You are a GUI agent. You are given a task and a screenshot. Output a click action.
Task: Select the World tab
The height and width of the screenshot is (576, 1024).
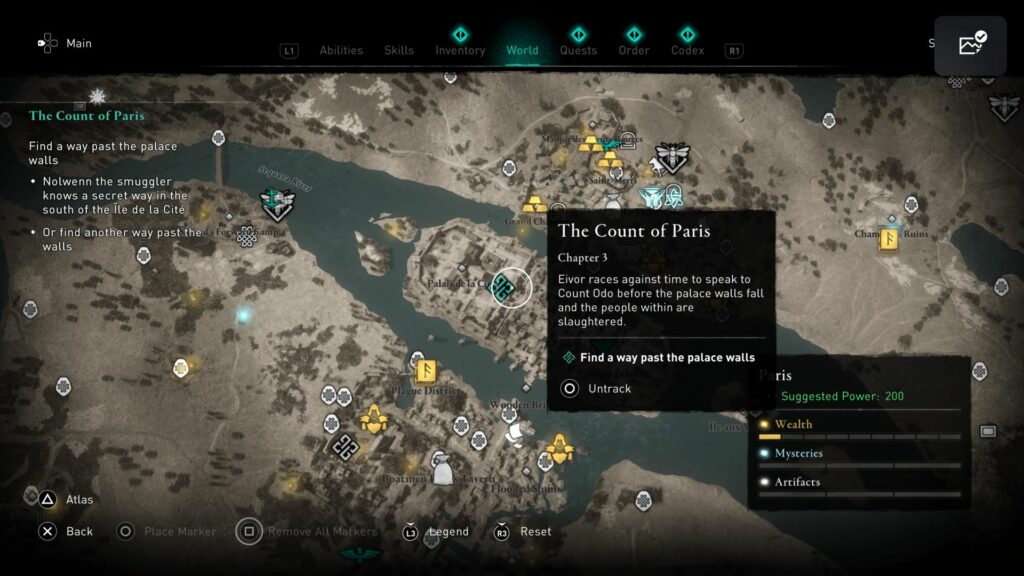click(522, 50)
